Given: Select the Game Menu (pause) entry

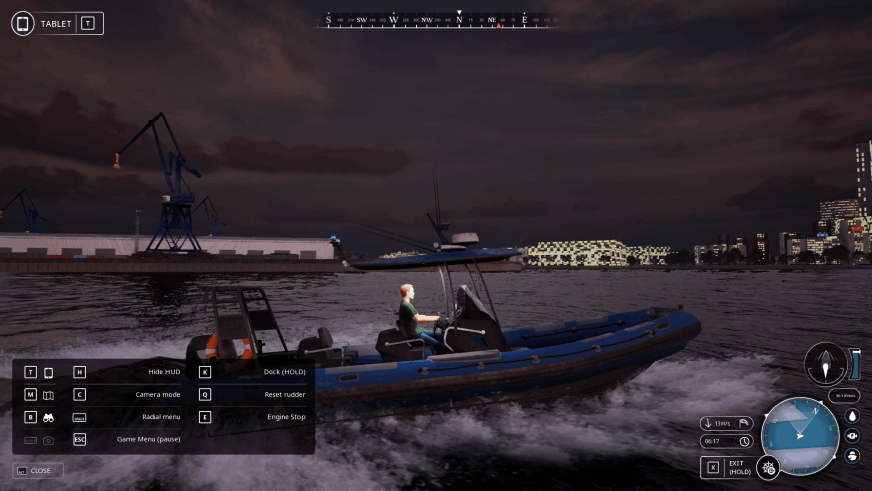Looking at the screenshot, I should (148, 439).
